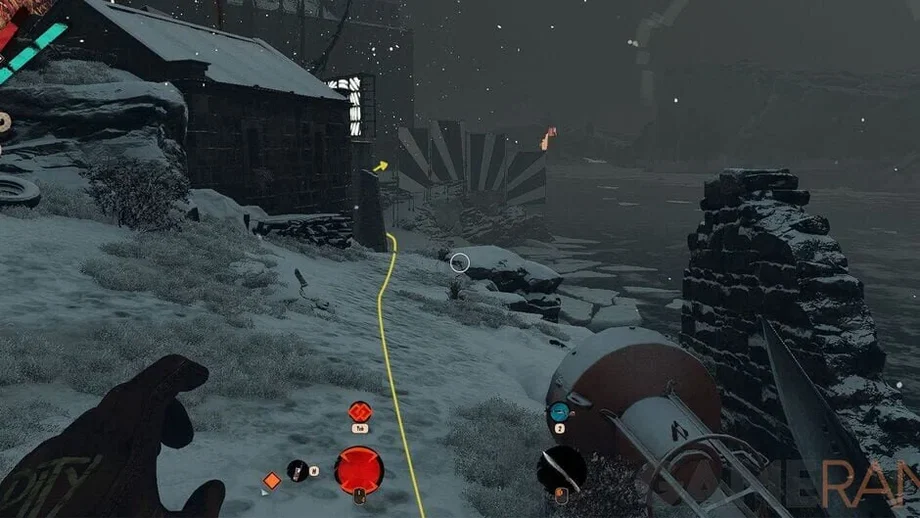
Task: Choose the black circular gadget icon
Action: 298,470
